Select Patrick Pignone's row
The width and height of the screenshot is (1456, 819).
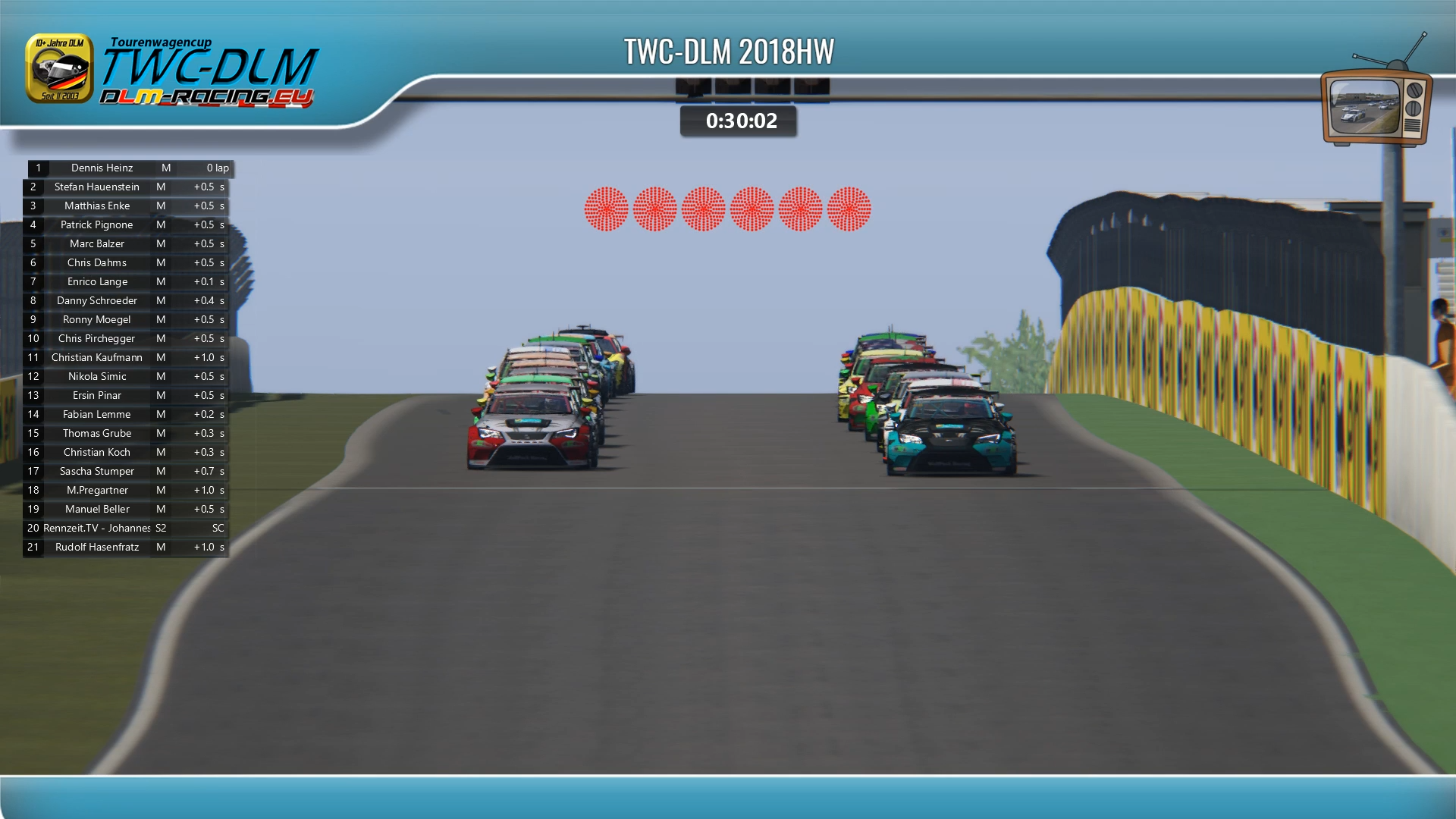97,225
